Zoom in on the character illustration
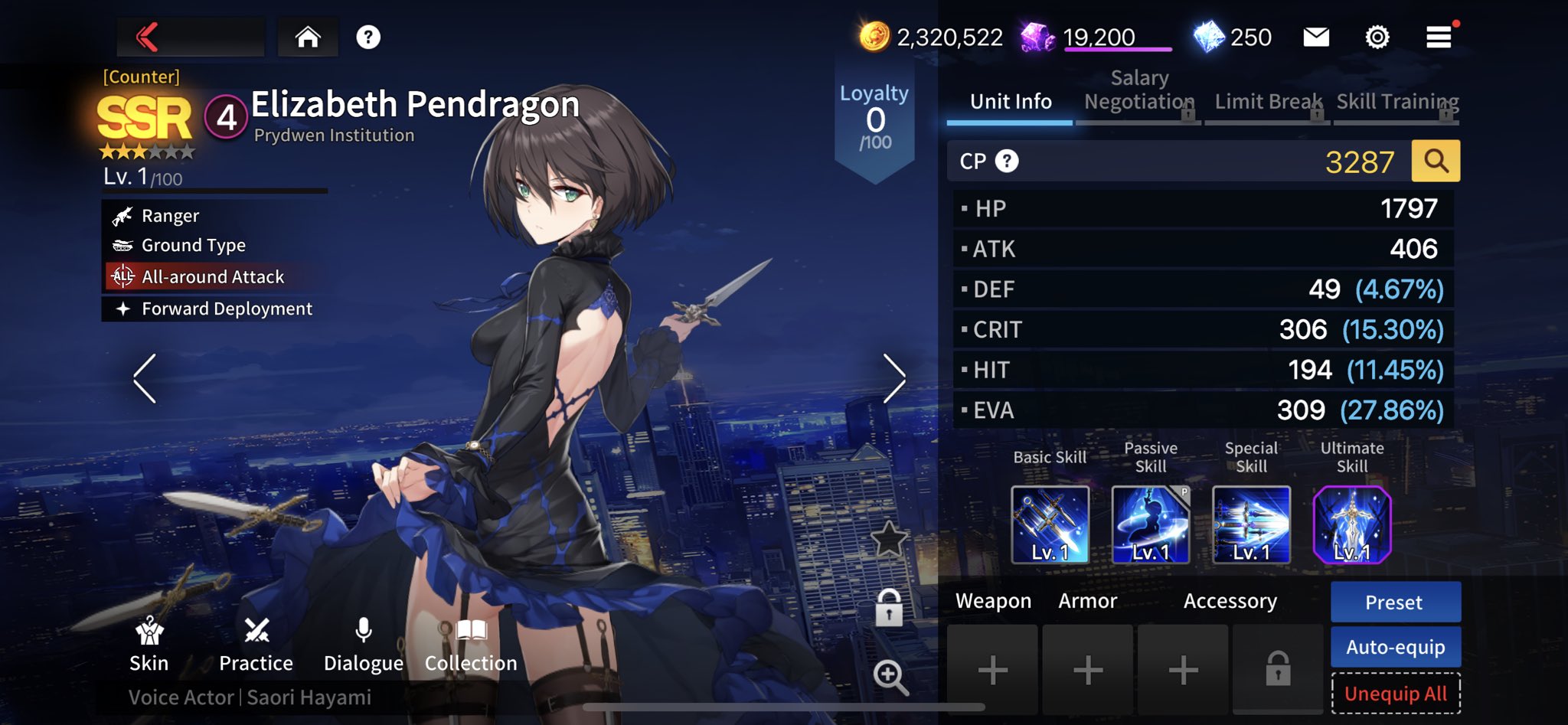 pos(890,677)
